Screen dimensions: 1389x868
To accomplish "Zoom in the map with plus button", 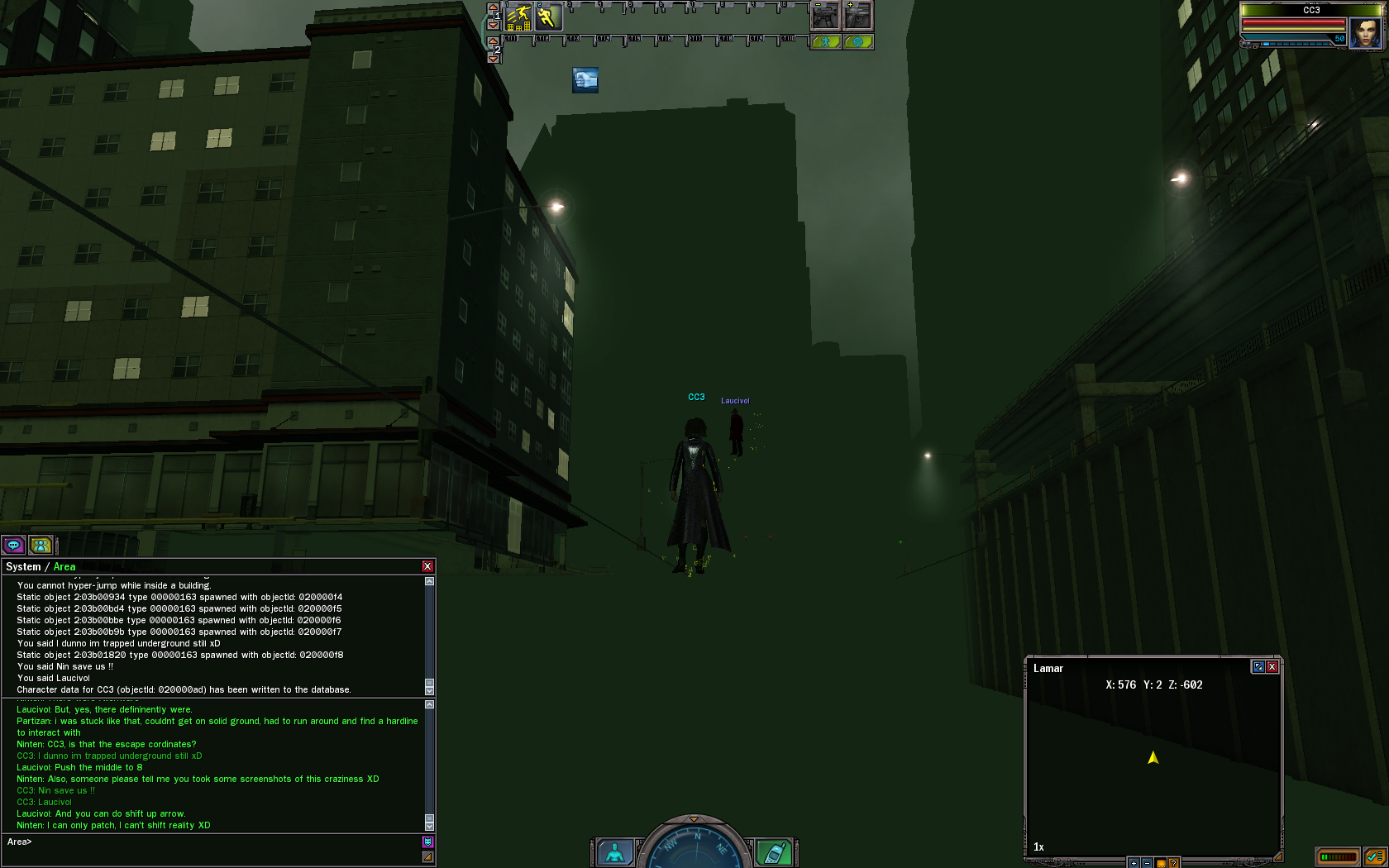I will 1134,862.
